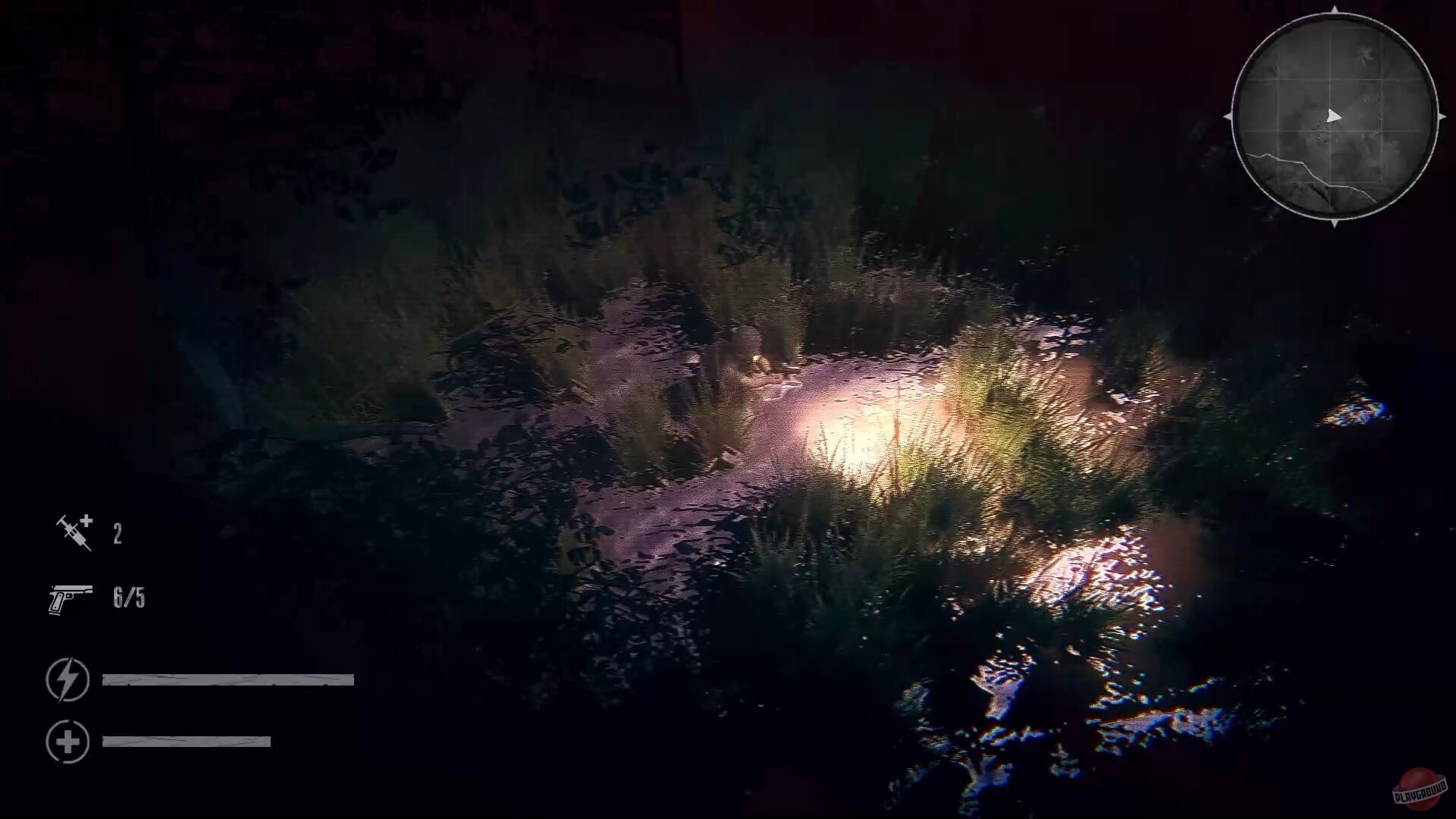The height and width of the screenshot is (819, 1456).
Task: Click the west compass marker on the minimap
Action: [x=1228, y=116]
